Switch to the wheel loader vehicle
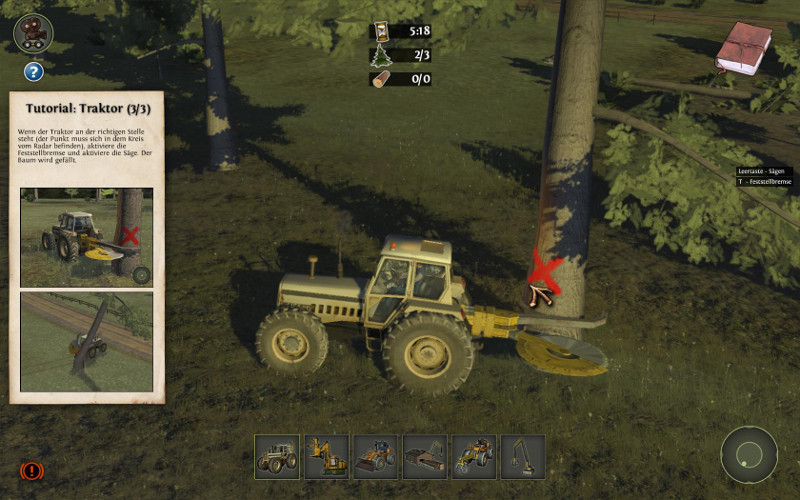The image size is (800, 500). (375, 456)
